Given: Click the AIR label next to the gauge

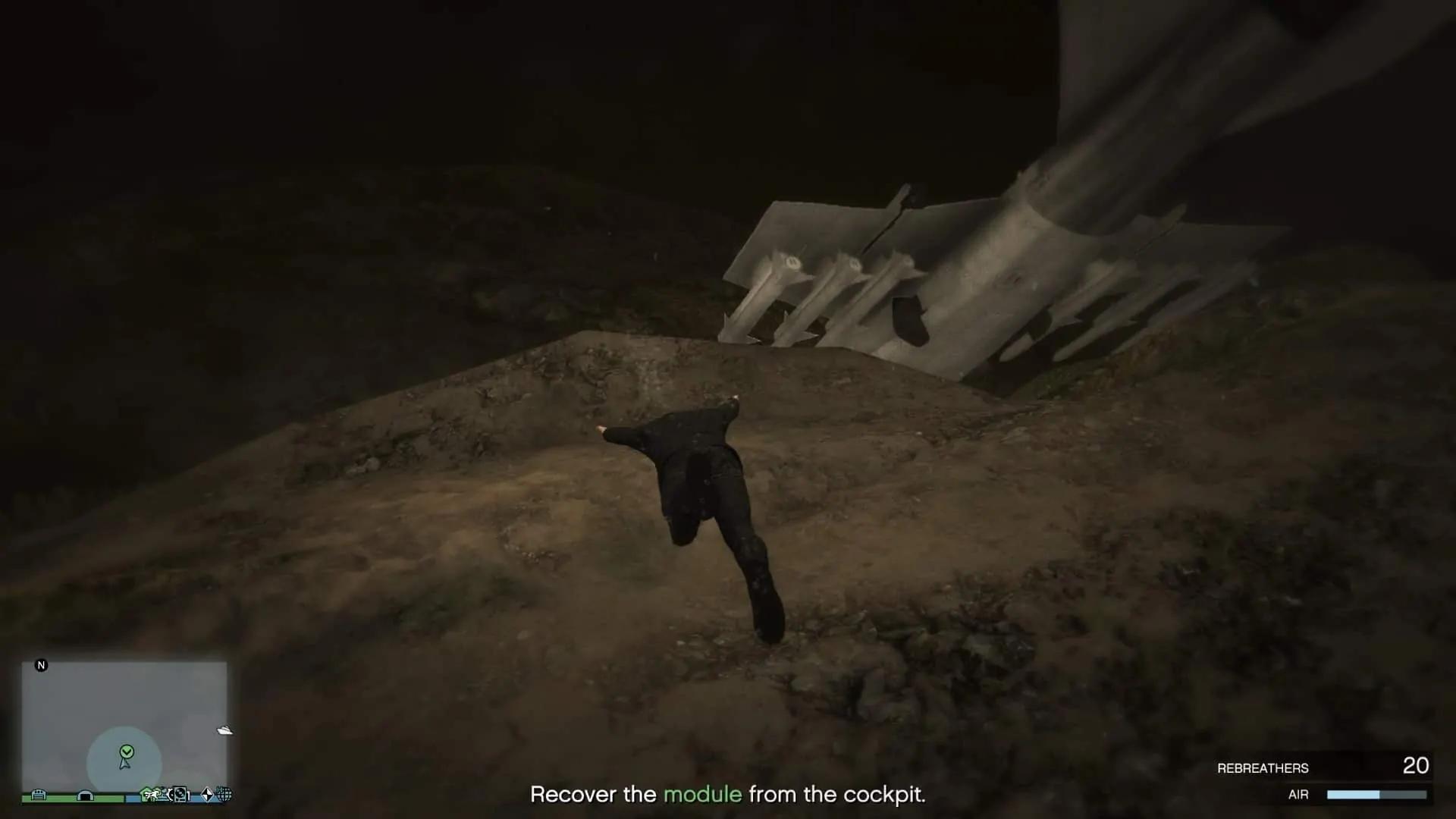Looking at the screenshot, I should pyautogui.click(x=1300, y=795).
